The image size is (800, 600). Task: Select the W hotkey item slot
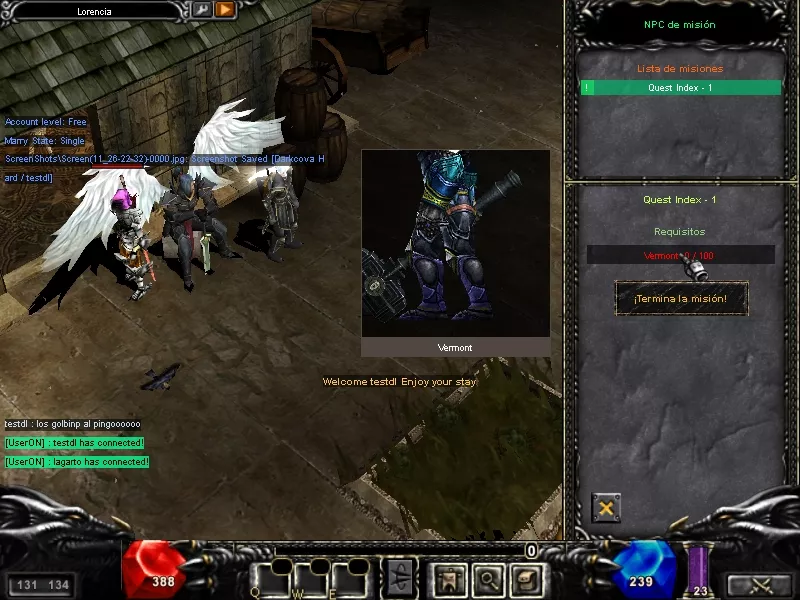click(x=307, y=578)
